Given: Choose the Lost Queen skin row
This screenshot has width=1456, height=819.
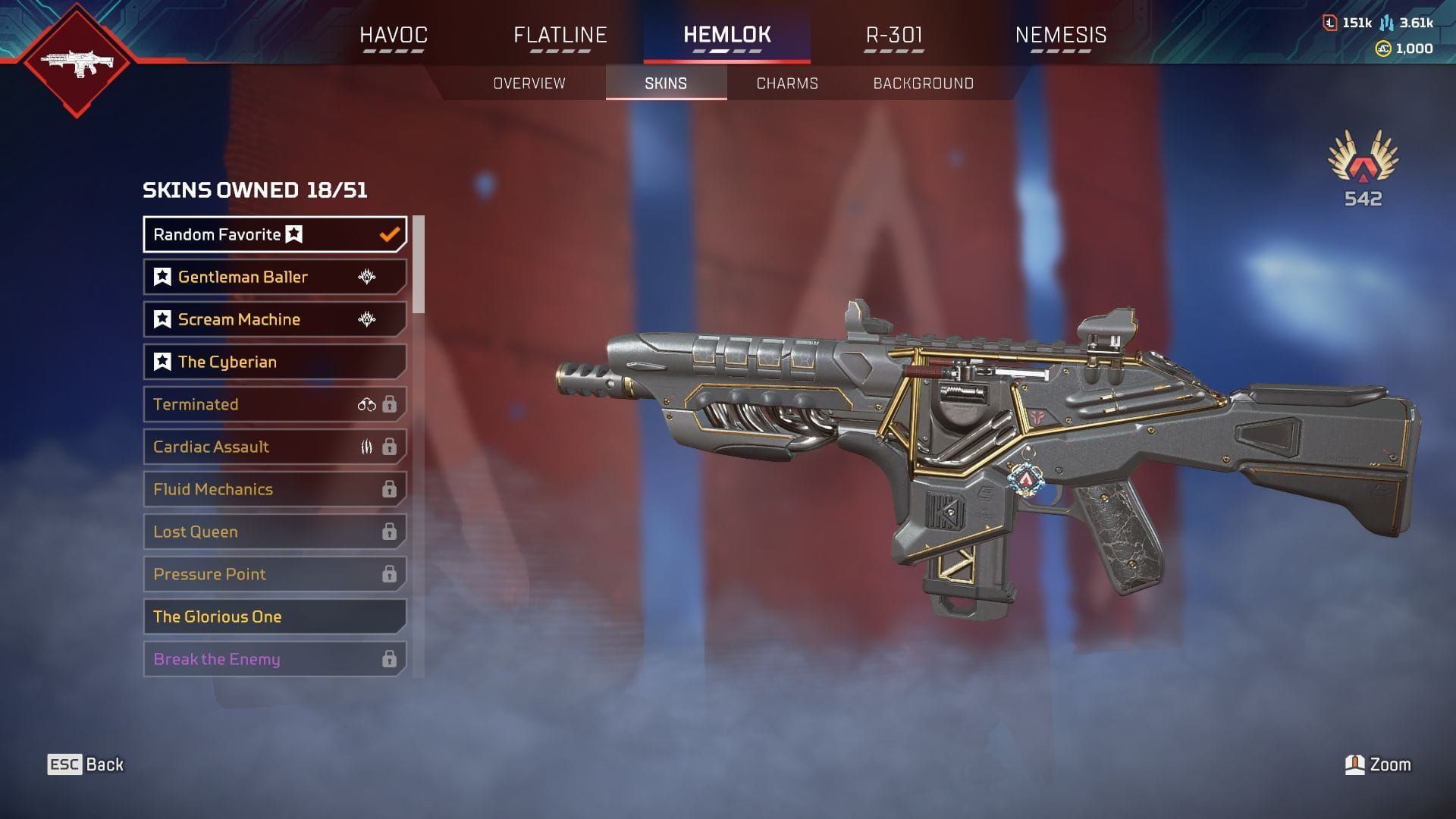Looking at the screenshot, I should (x=275, y=532).
